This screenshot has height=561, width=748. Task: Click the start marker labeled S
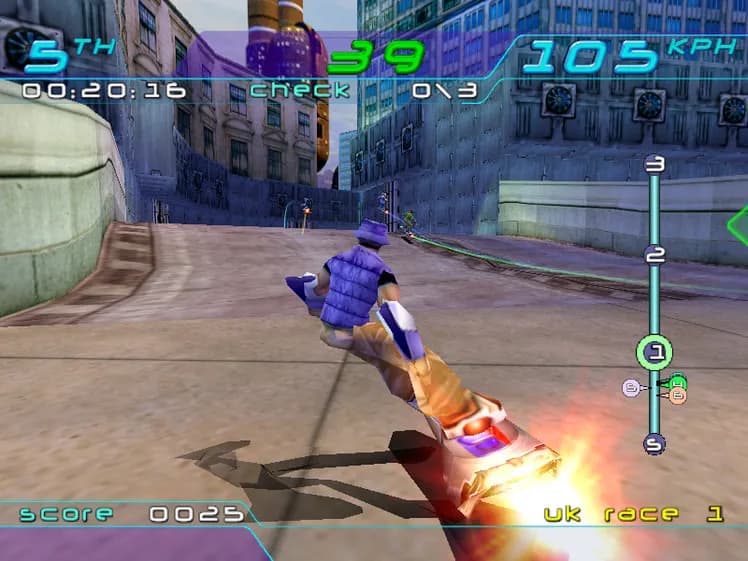pyautogui.click(x=655, y=443)
